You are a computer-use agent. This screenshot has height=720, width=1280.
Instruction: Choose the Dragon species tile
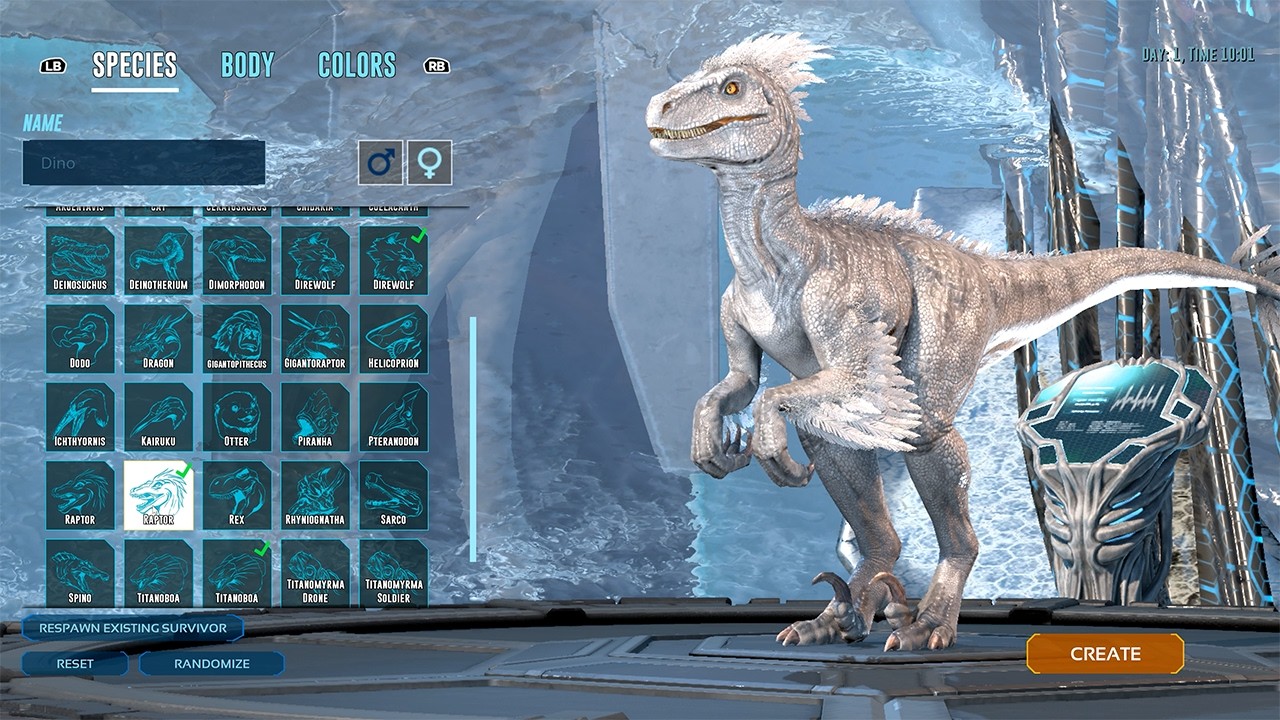point(158,339)
